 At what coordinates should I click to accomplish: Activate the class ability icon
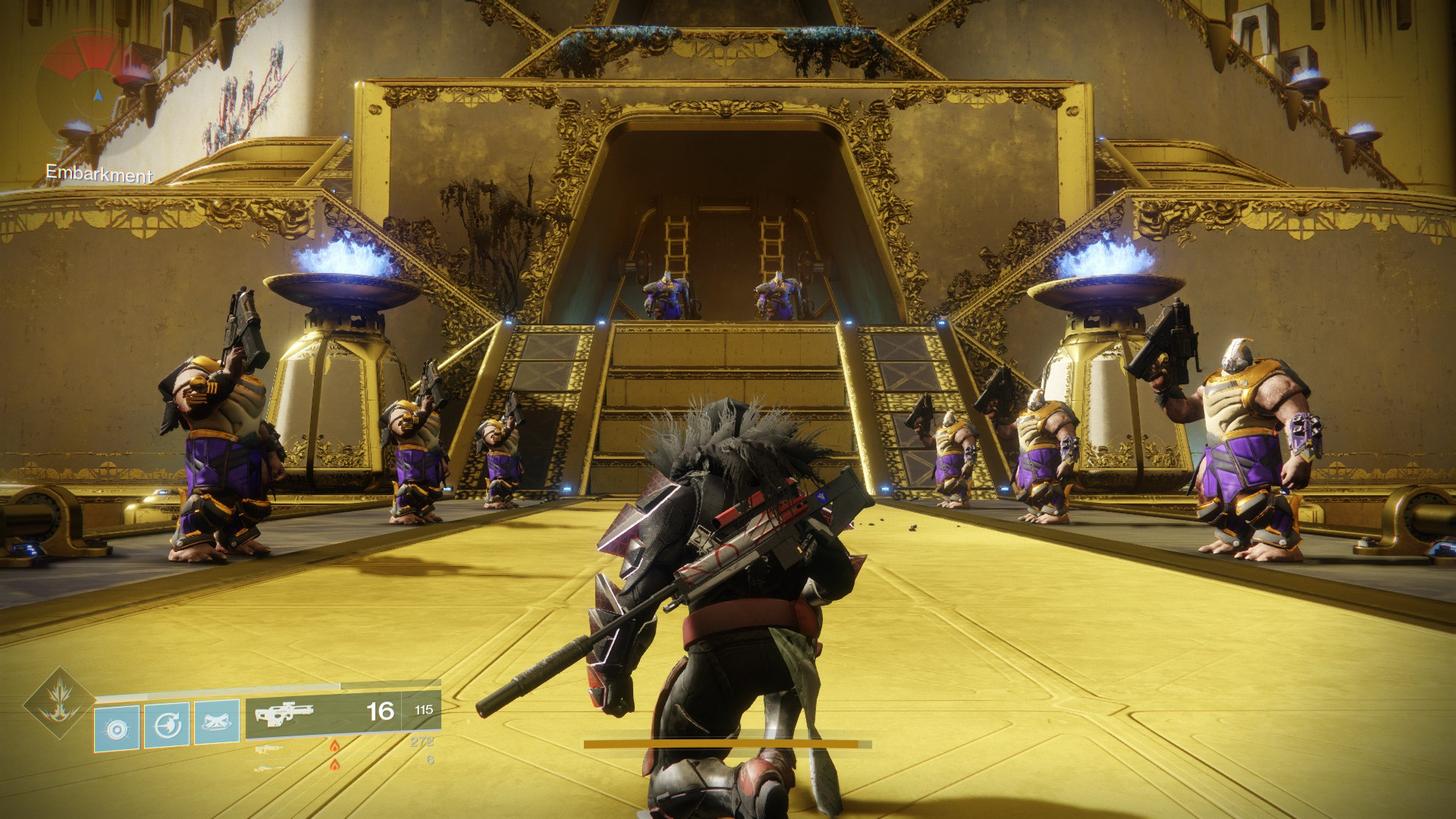click(x=217, y=722)
